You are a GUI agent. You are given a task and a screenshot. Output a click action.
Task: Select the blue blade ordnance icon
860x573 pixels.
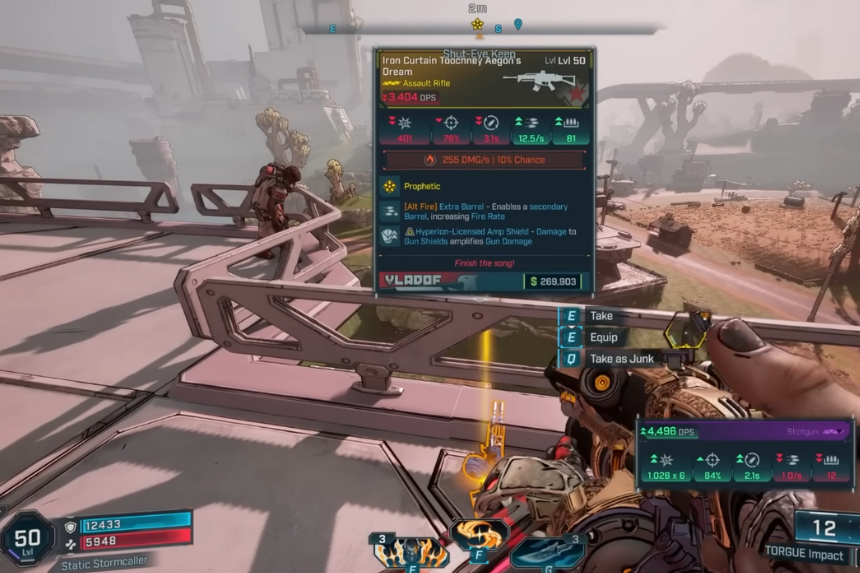pyautogui.click(x=547, y=552)
